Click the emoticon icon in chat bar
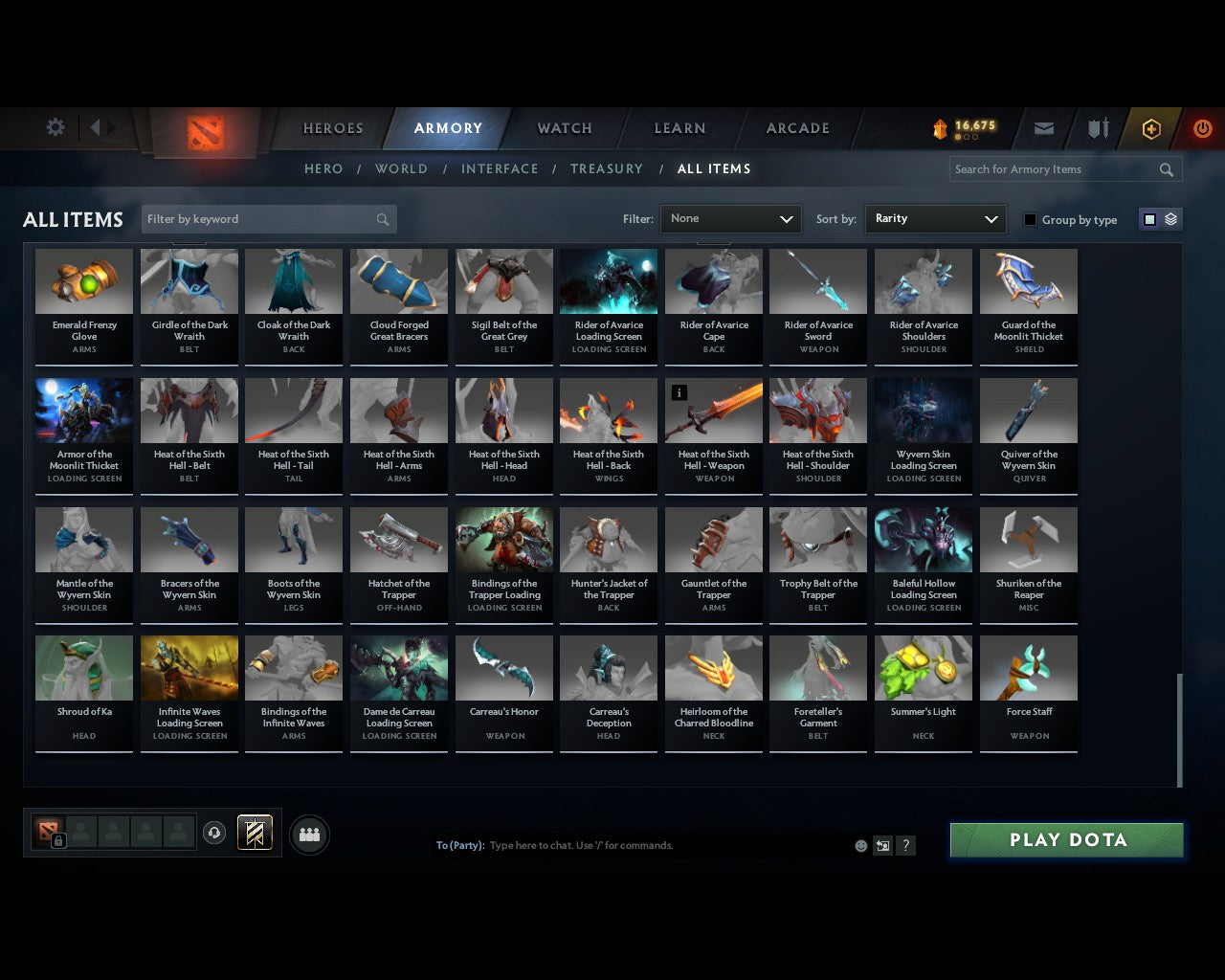This screenshot has width=1225, height=980. click(x=859, y=845)
